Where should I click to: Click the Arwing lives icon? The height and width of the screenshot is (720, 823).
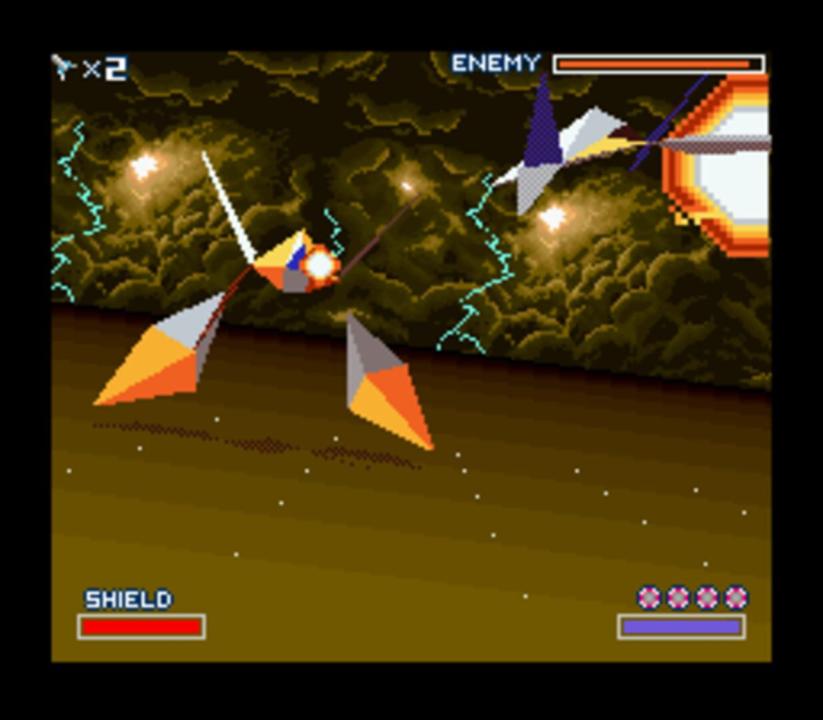click(65, 68)
